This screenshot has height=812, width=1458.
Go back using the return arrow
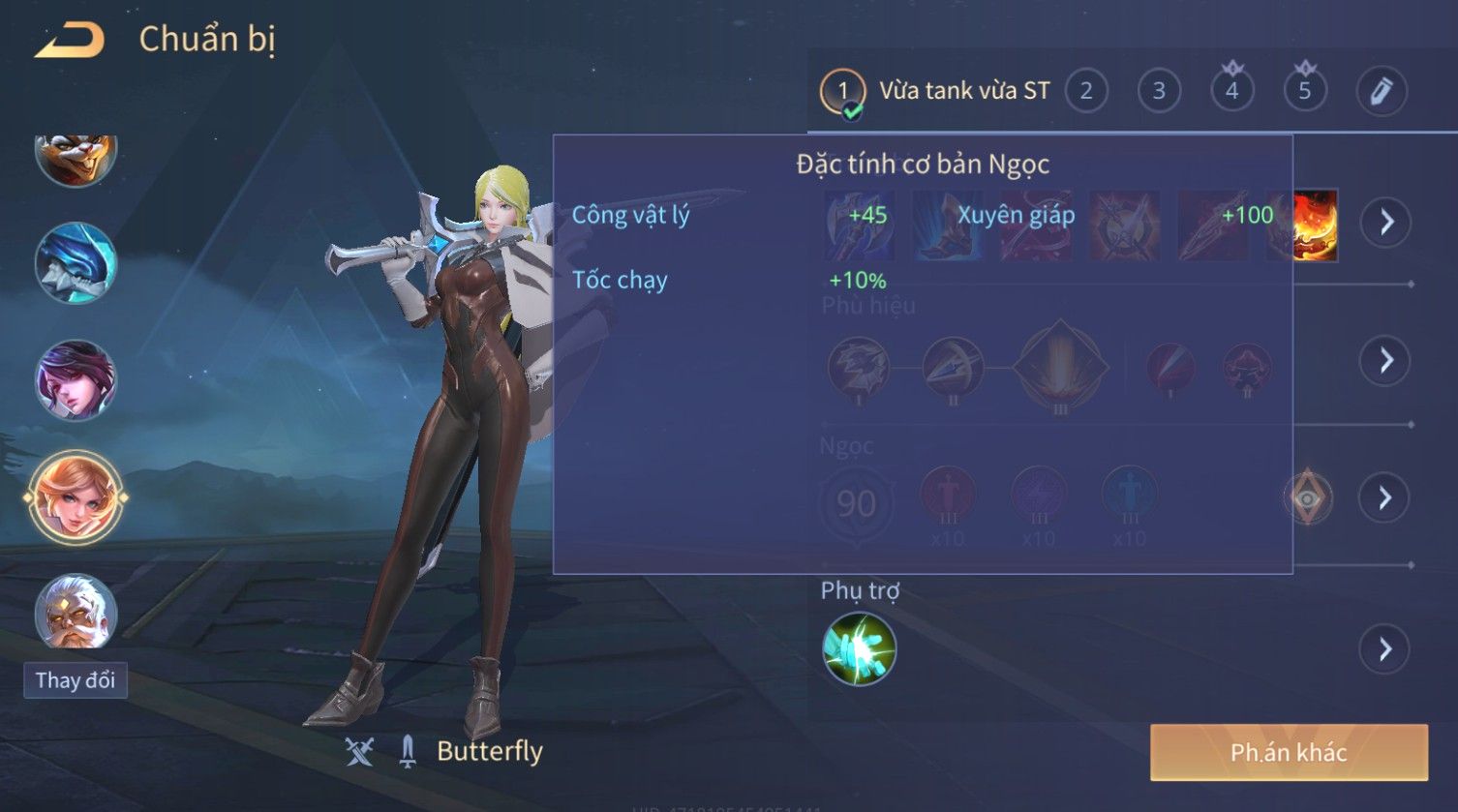pyautogui.click(x=70, y=41)
